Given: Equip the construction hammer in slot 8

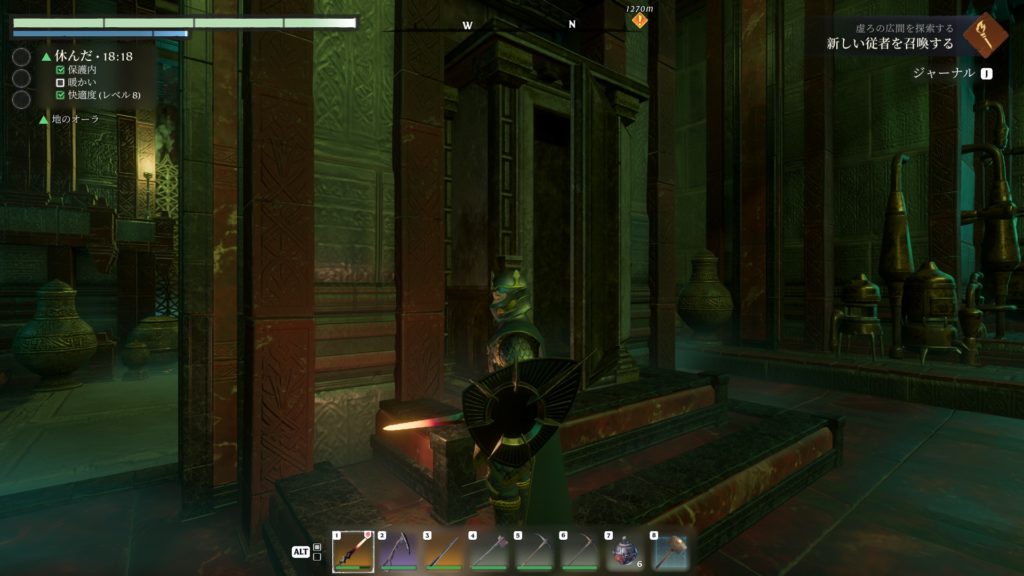Looking at the screenshot, I should (x=670, y=552).
